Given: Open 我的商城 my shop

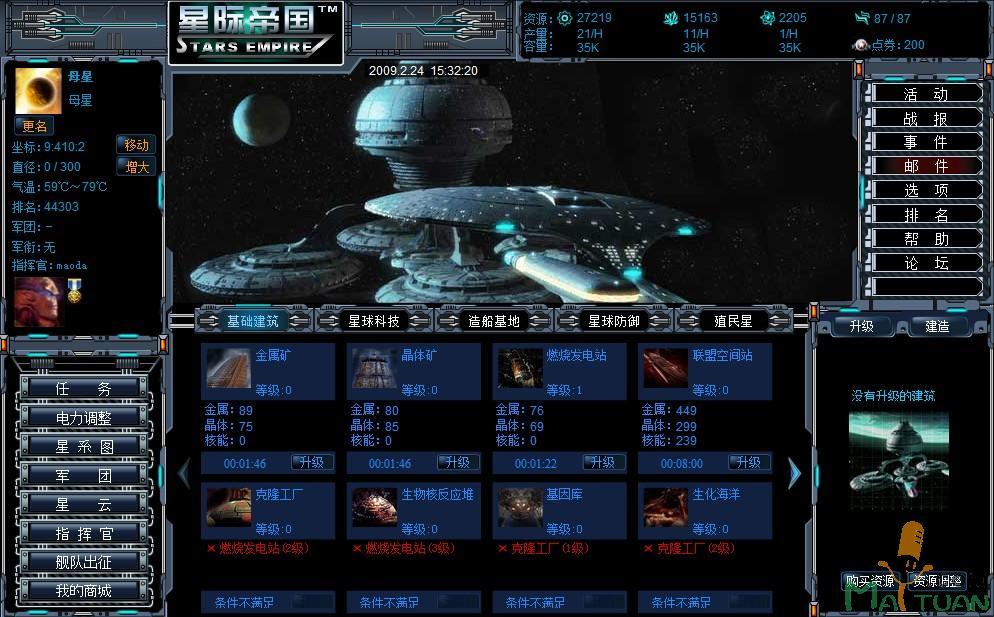Looking at the screenshot, I should tap(84, 591).
